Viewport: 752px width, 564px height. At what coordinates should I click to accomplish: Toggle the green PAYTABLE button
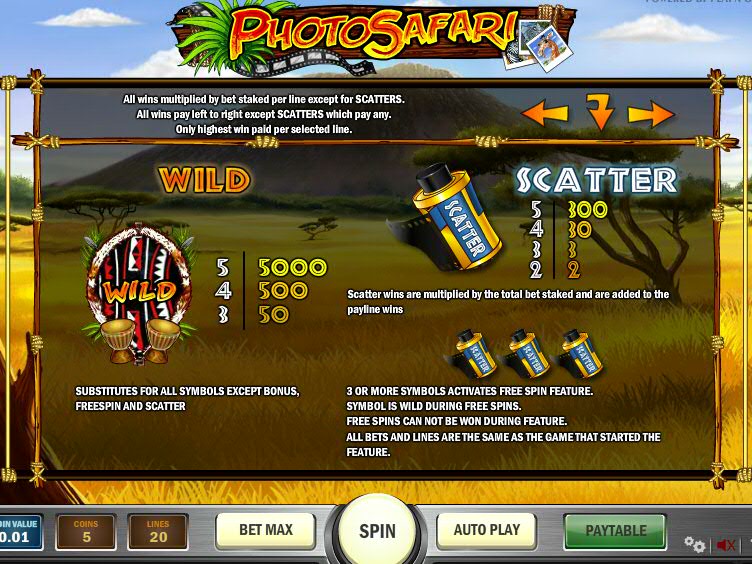point(615,530)
